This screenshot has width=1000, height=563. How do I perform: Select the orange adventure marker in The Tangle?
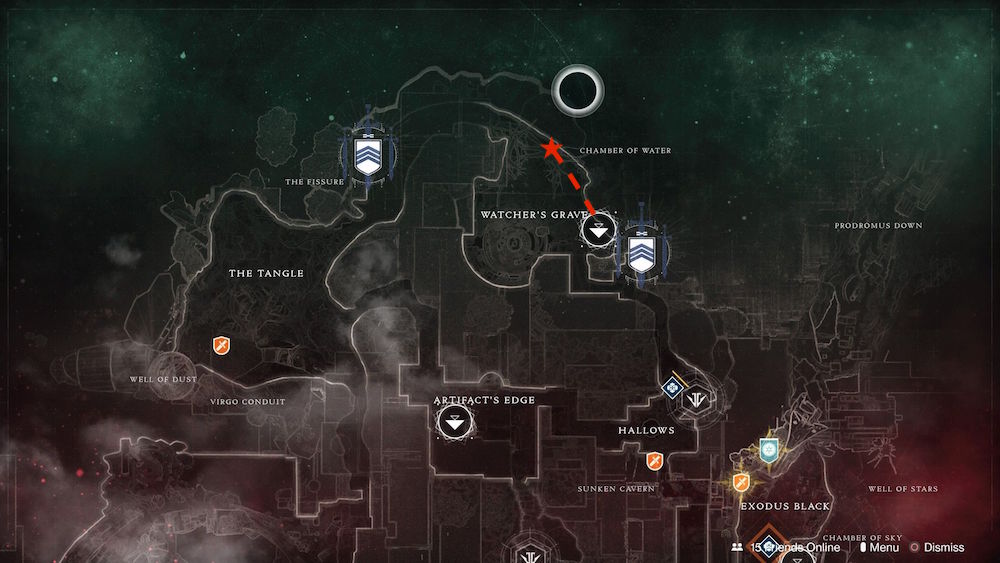[x=222, y=345]
